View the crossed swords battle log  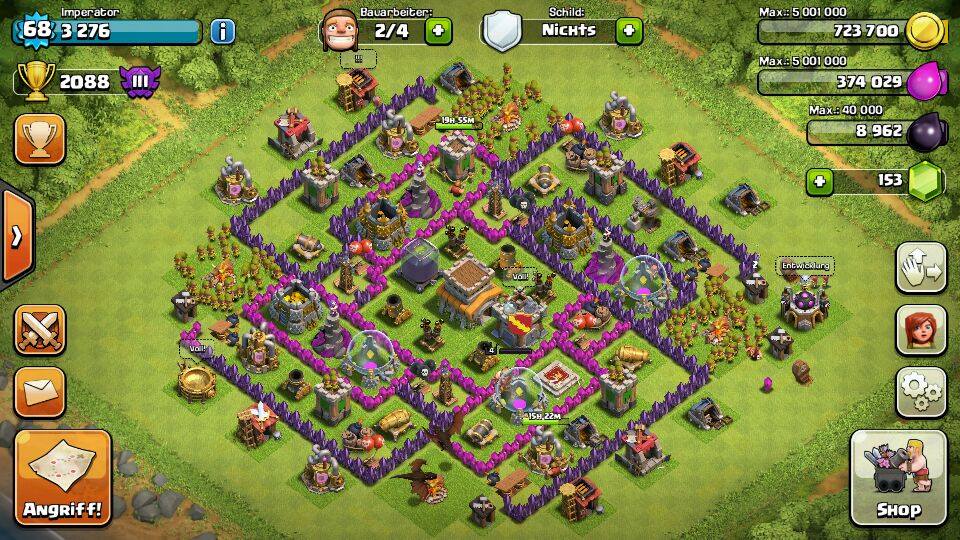pos(39,331)
